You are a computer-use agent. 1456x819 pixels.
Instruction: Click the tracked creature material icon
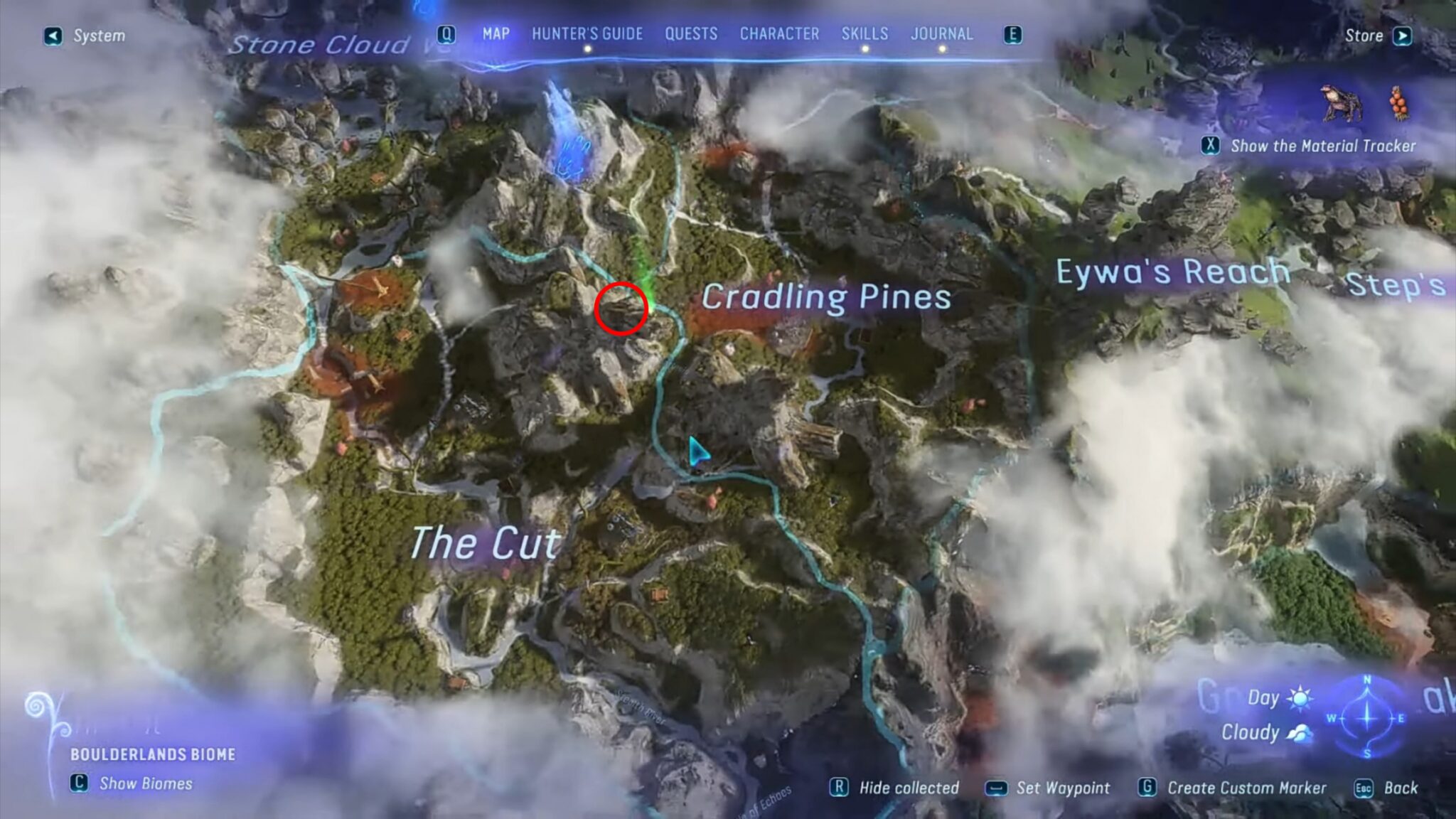pyautogui.click(x=1342, y=104)
